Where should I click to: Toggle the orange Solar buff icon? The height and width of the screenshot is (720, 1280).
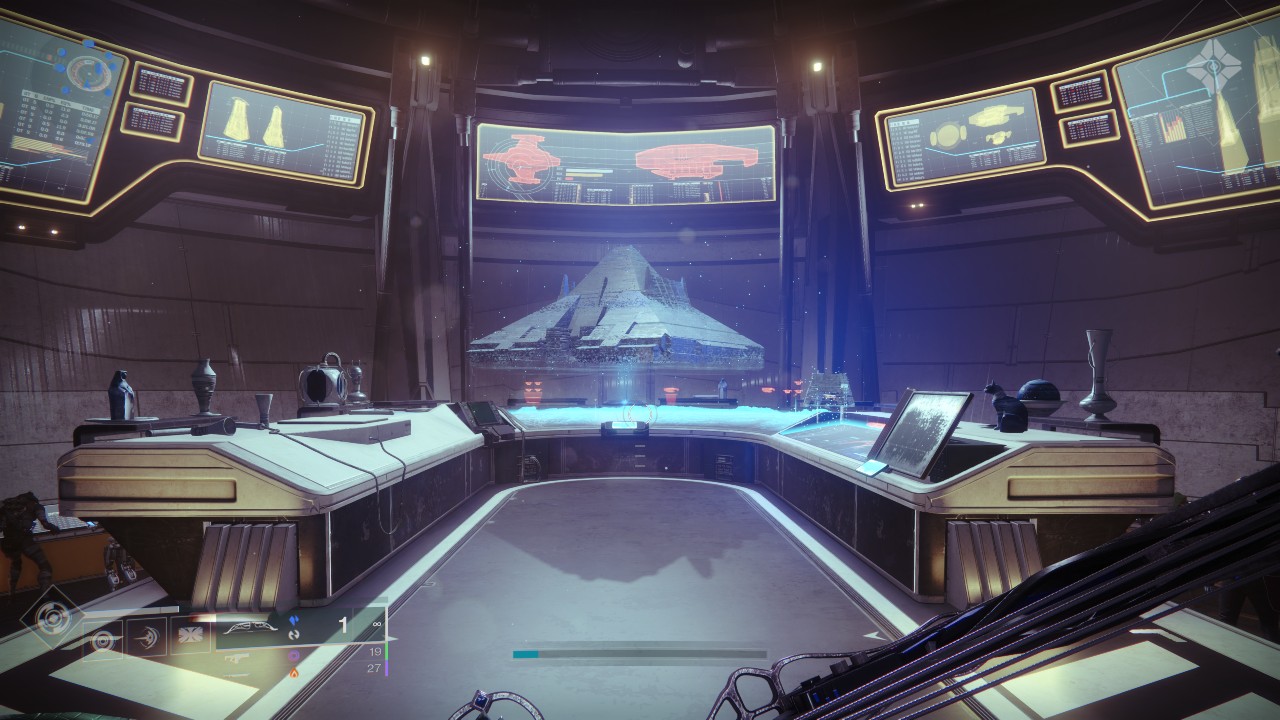point(296,674)
